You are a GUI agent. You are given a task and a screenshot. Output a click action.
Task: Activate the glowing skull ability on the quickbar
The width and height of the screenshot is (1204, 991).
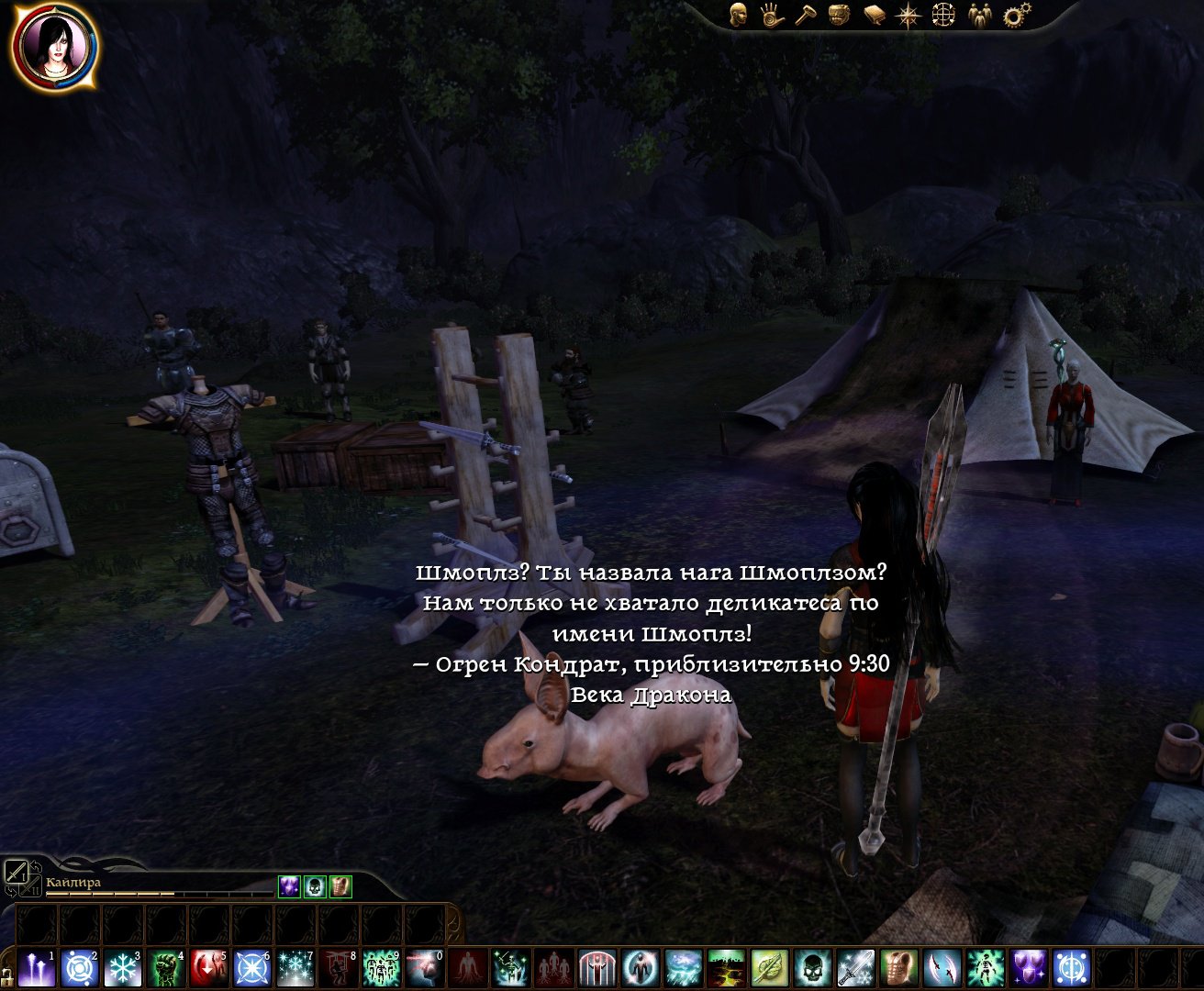coord(813,967)
